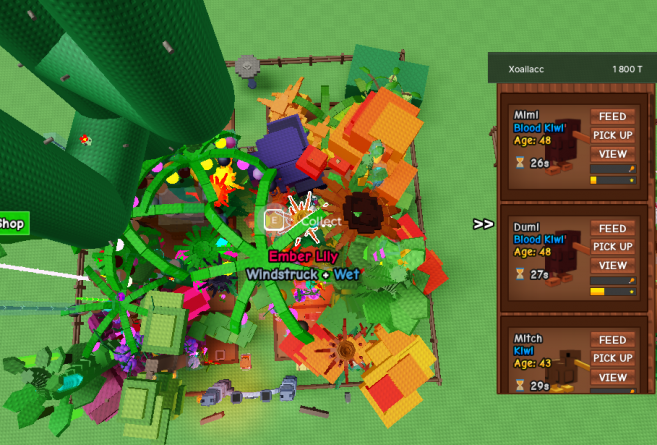This screenshot has height=445, width=657.
Task: Pick up Dumi the Blood Kiwi
Action: pos(613,247)
